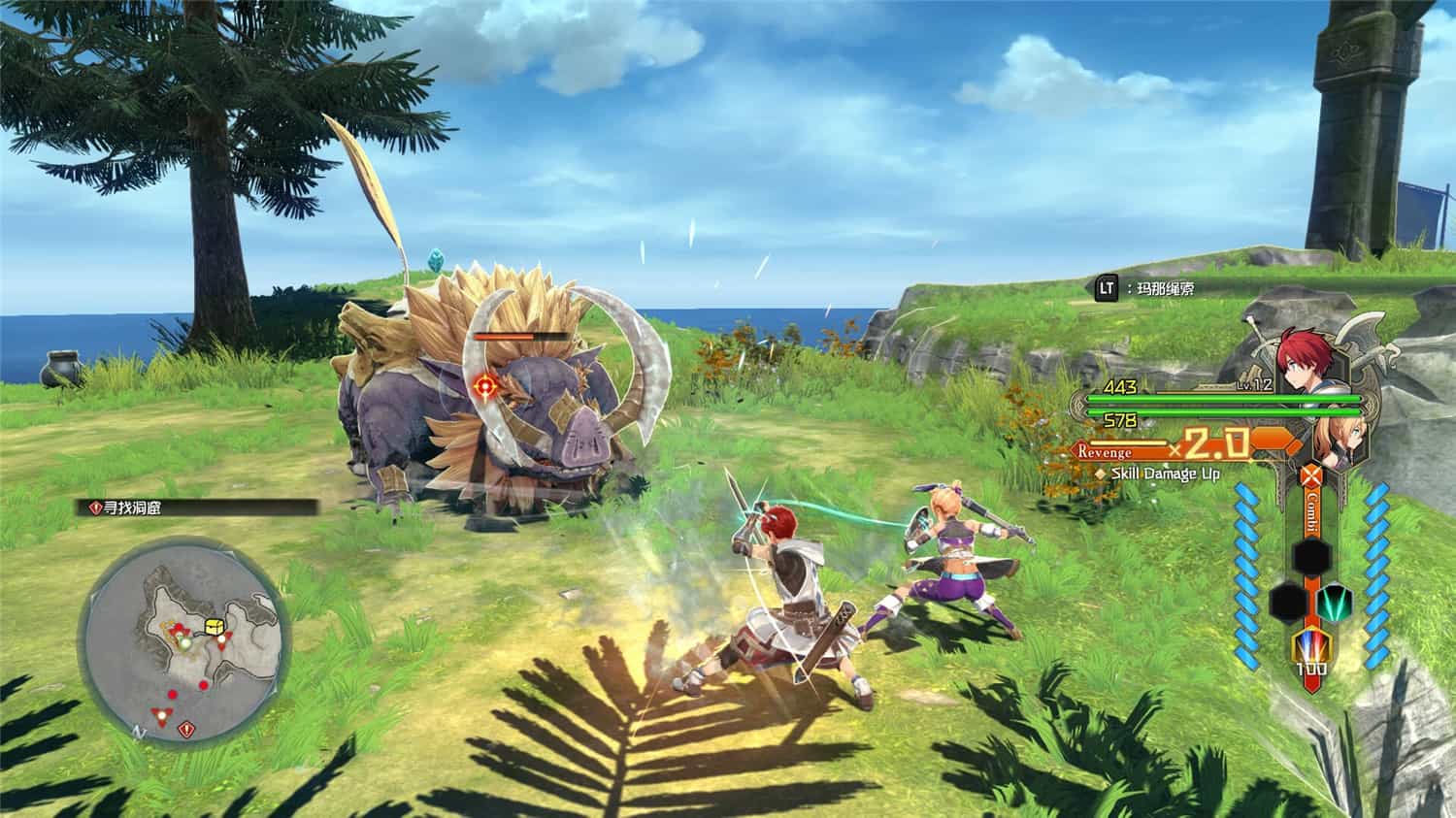This screenshot has width=1456, height=818.
Task: Switch to the blonde companion's portrait
Action: (1342, 439)
